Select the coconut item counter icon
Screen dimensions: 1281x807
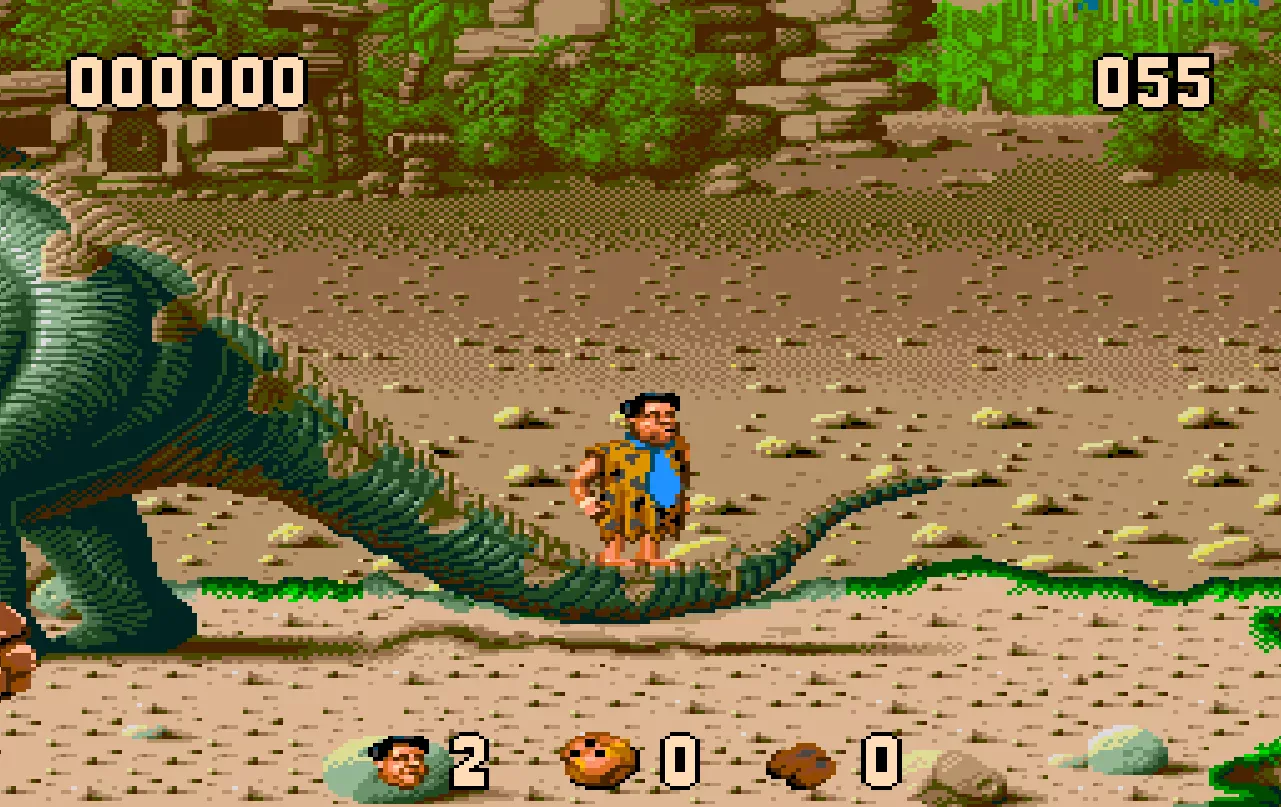(600, 762)
